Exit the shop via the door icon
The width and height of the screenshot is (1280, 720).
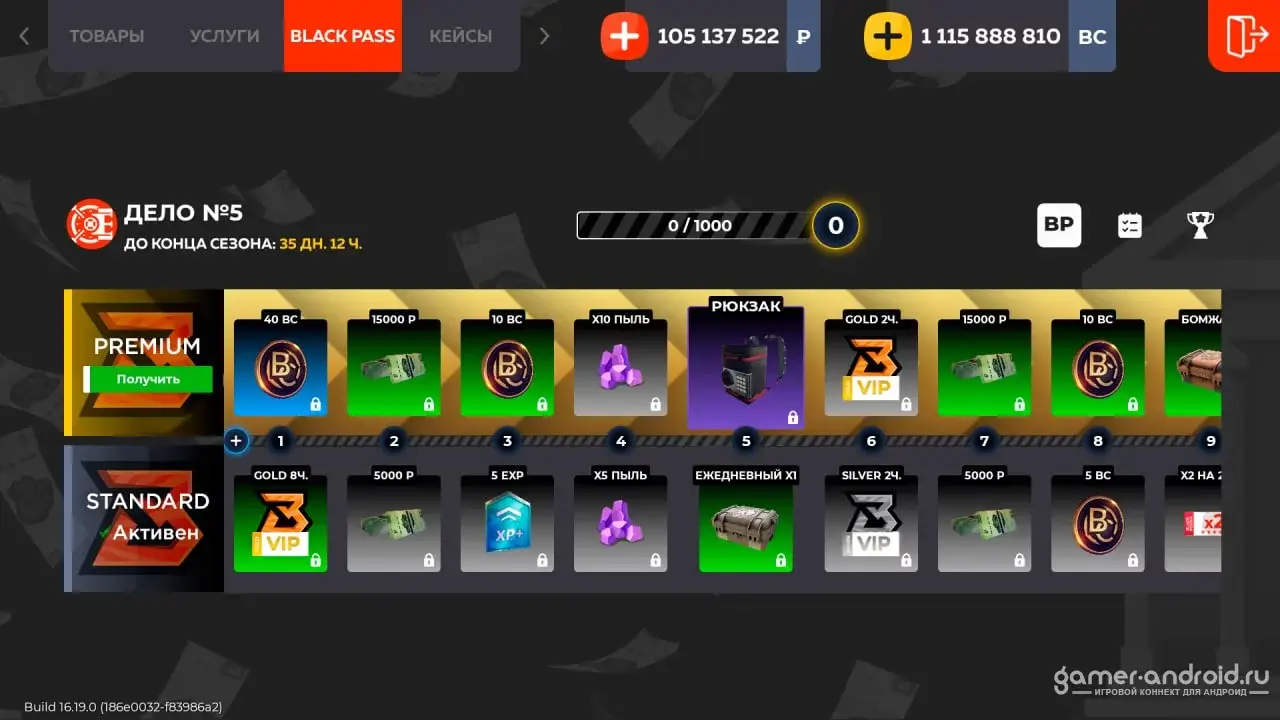[x=1245, y=36]
